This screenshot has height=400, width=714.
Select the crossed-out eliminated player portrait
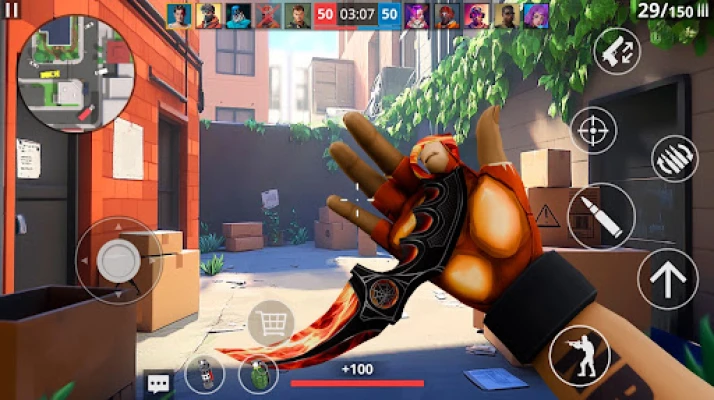(268, 15)
